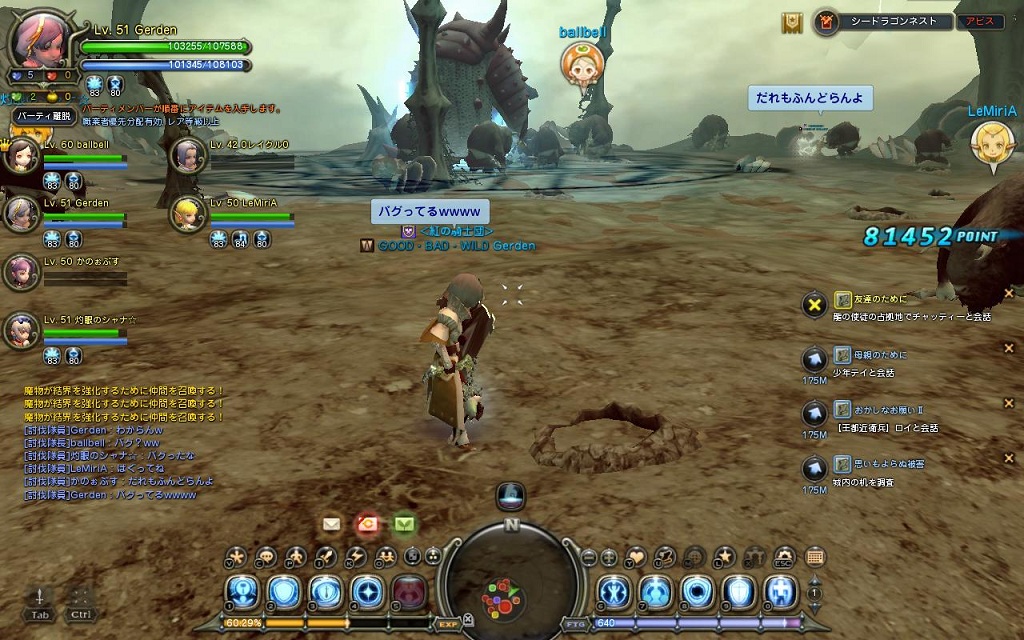
Task: Open the orange calendar grid icon
Action: pos(814,556)
